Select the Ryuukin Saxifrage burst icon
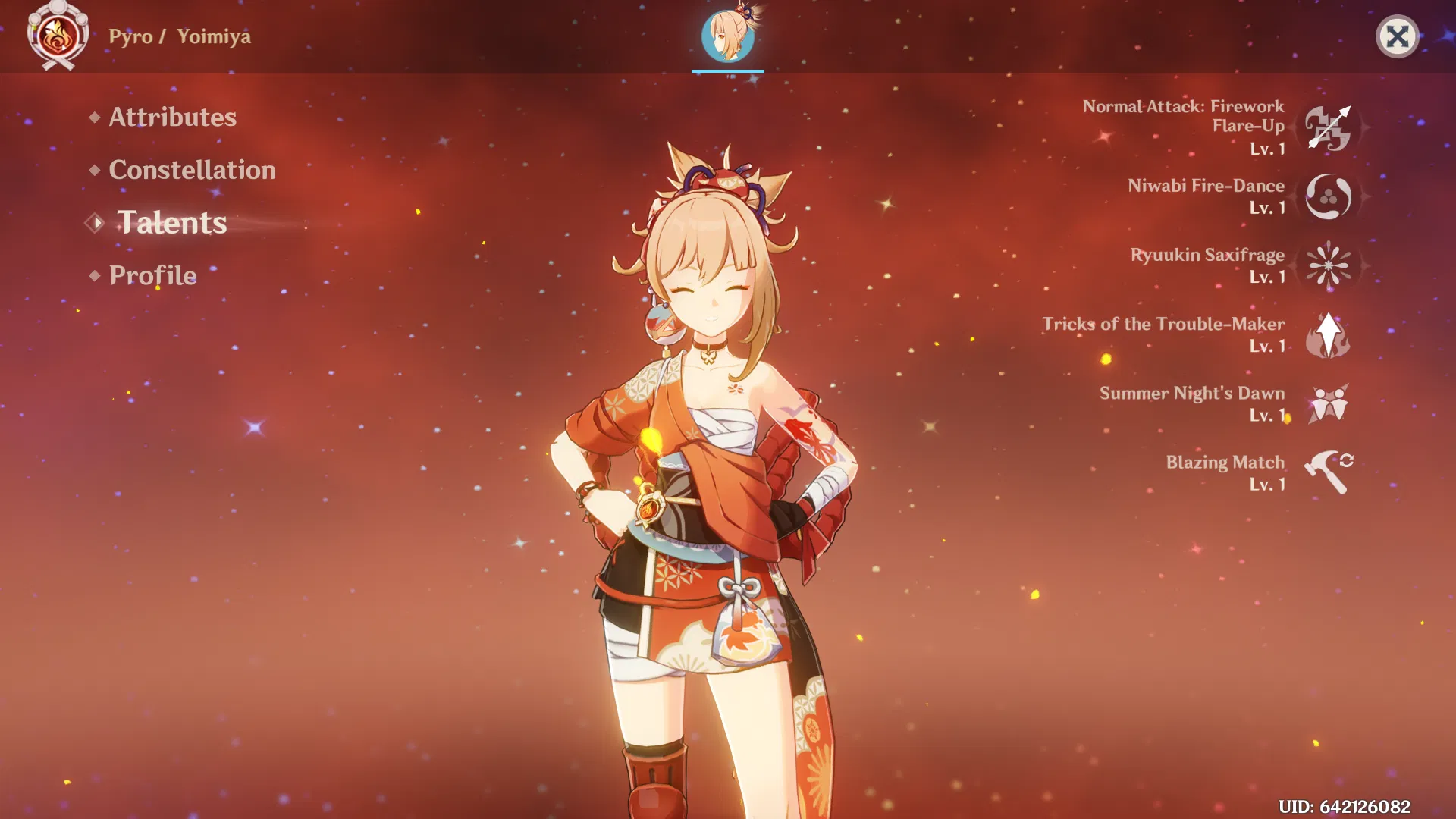The image size is (1456, 819). click(x=1330, y=265)
